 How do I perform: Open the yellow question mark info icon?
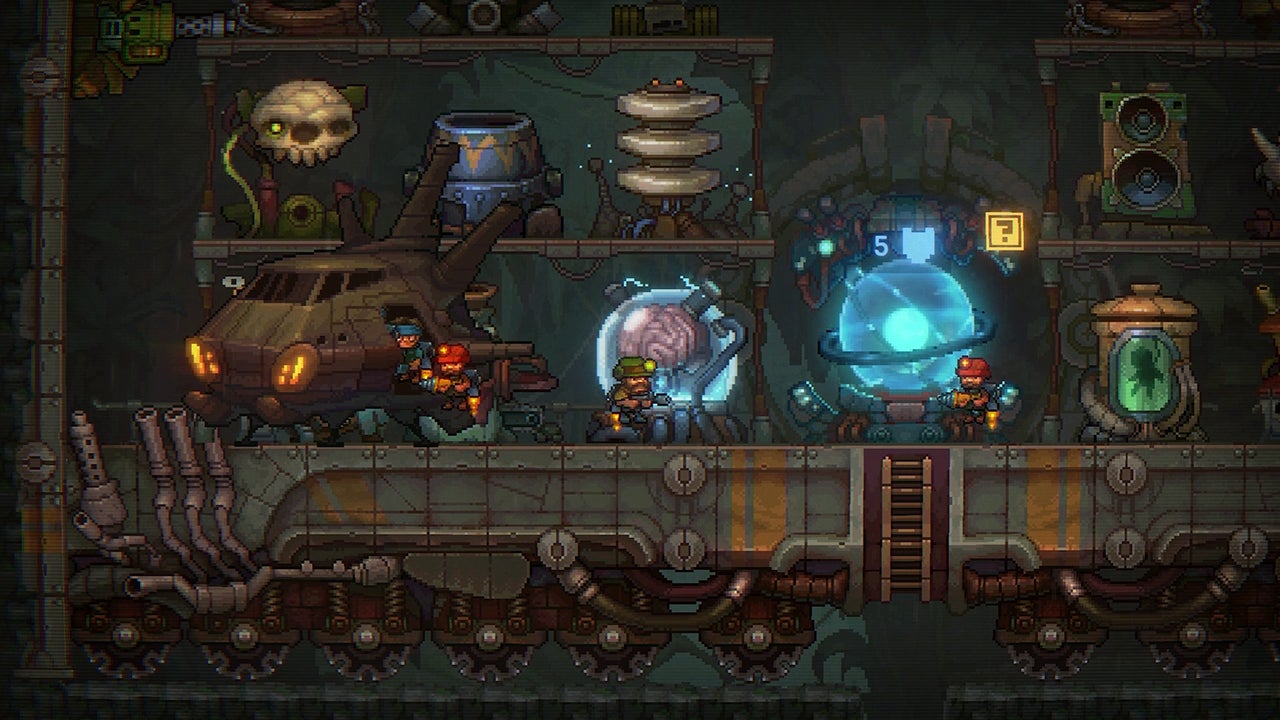click(x=1003, y=231)
